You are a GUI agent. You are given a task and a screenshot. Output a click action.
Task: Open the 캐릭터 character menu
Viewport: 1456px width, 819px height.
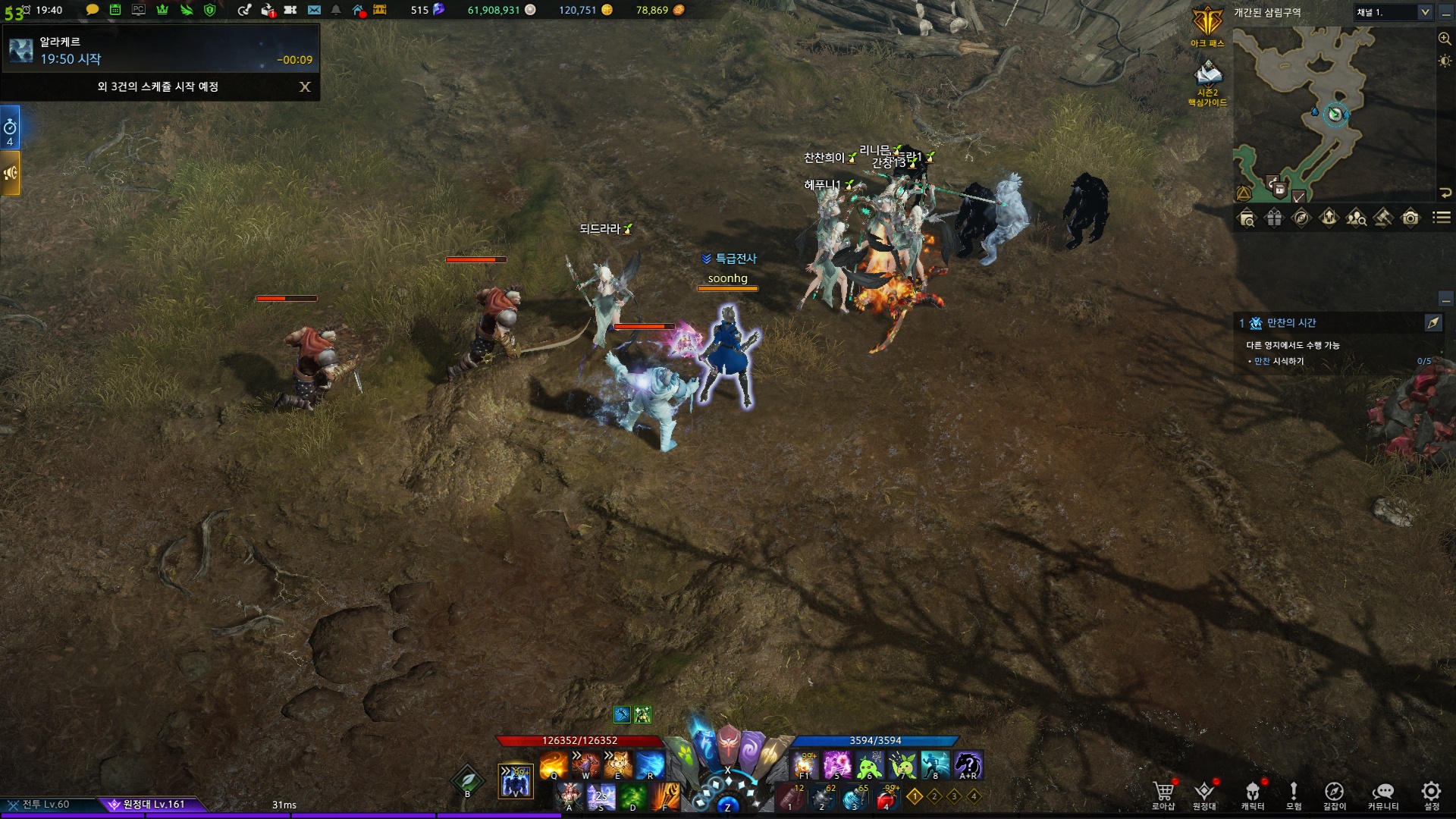click(x=1253, y=795)
